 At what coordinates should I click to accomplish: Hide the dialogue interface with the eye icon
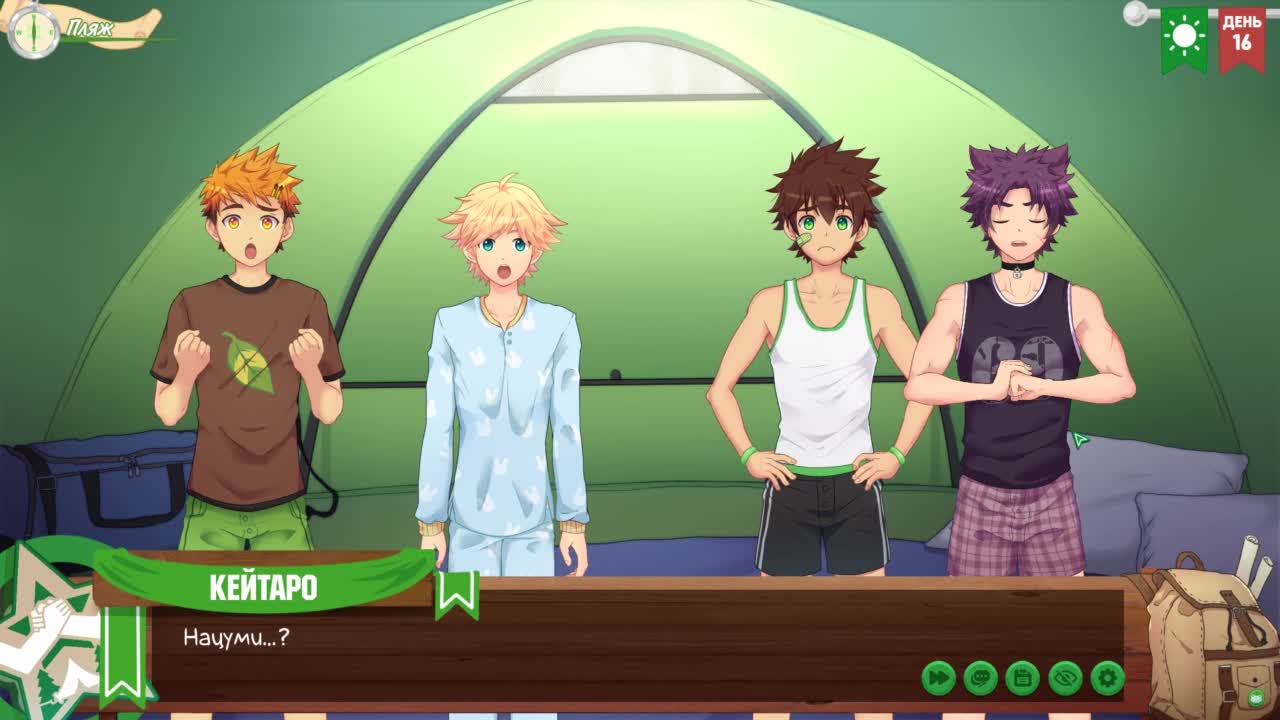(1065, 678)
